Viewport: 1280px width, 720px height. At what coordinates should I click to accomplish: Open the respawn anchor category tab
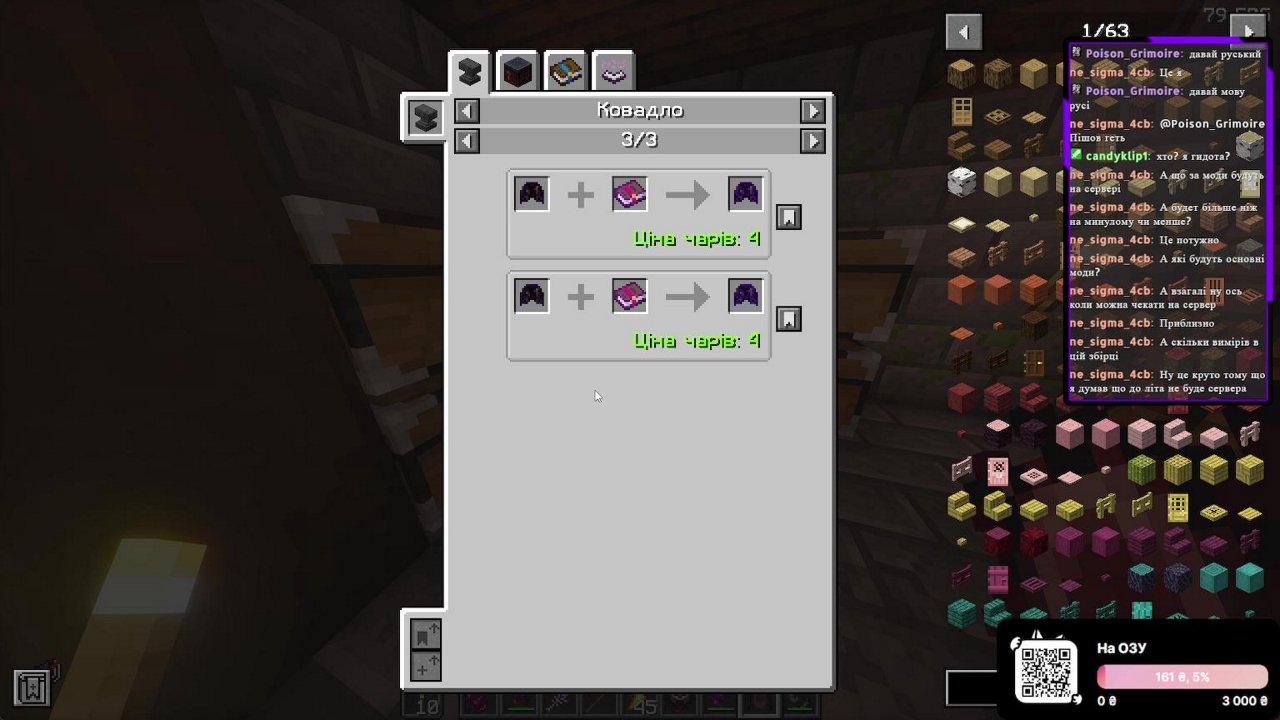517,70
